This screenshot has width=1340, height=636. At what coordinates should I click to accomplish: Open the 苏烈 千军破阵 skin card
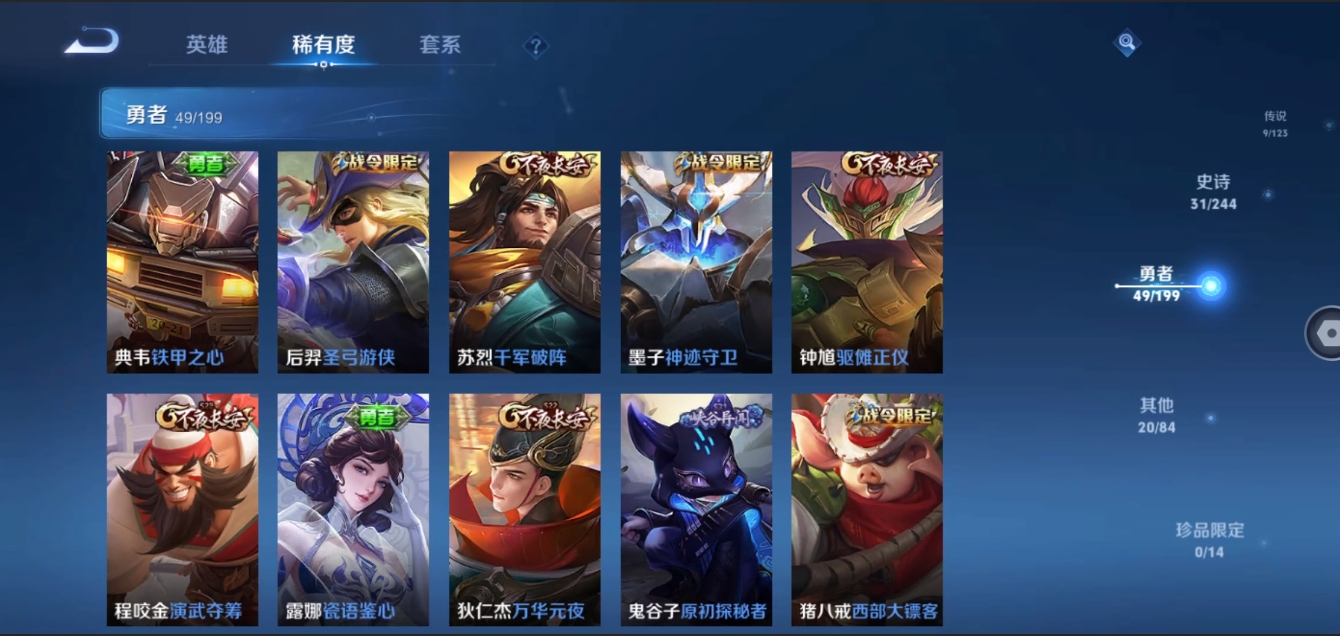tap(525, 262)
